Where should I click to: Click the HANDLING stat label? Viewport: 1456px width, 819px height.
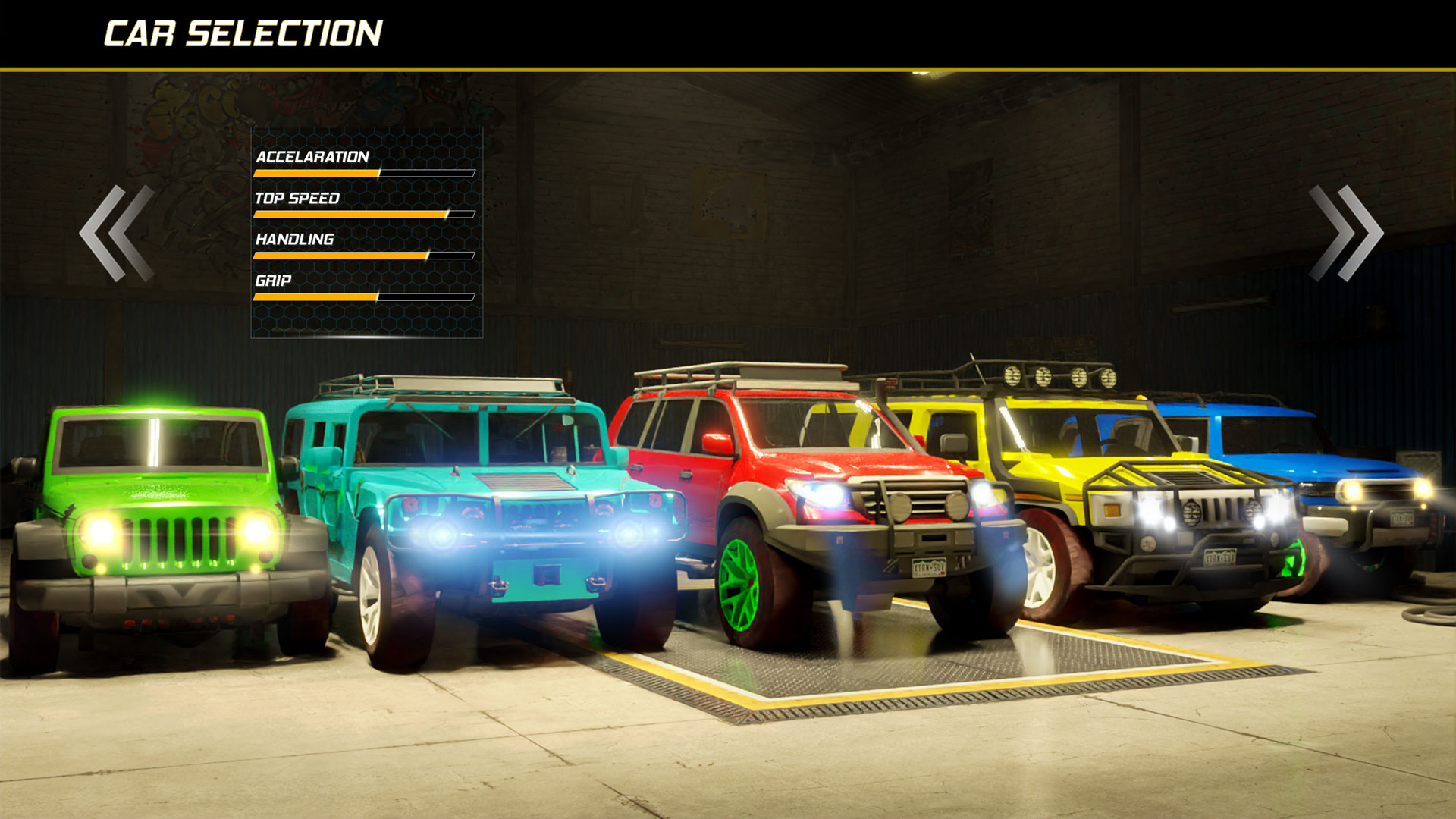coord(294,240)
